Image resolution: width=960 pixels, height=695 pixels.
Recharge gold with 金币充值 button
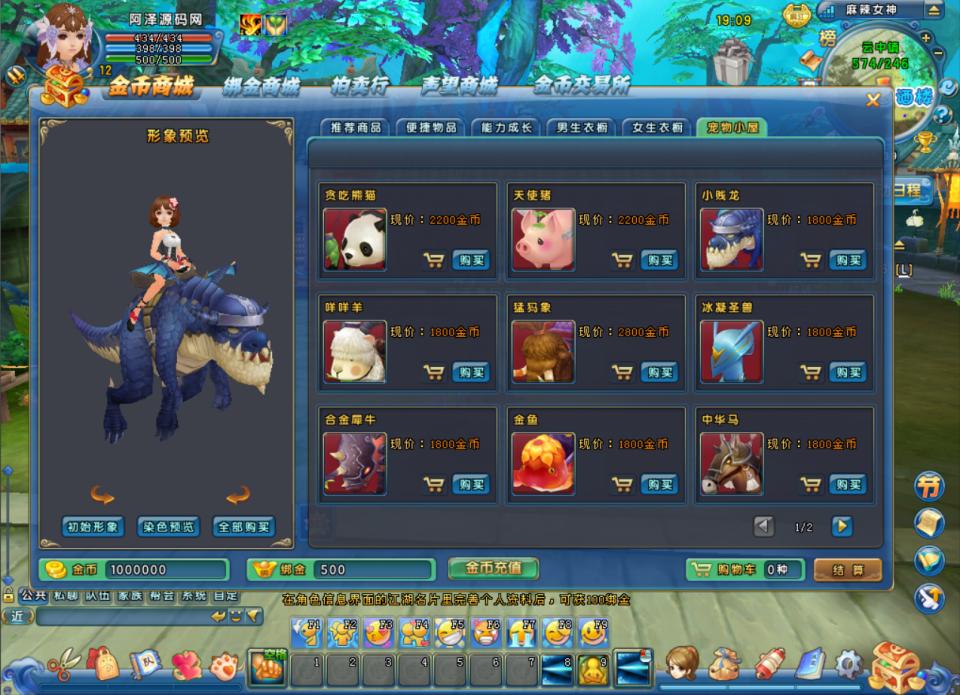tap(493, 568)
